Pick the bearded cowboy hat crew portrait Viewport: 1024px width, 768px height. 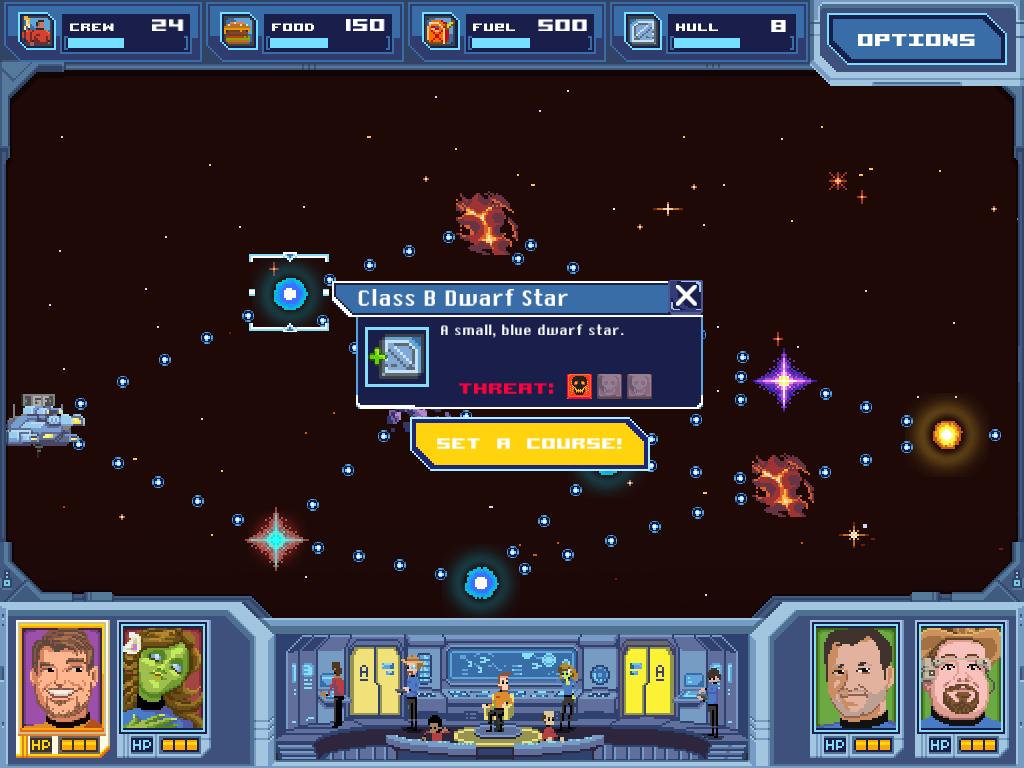click(960, 677)
